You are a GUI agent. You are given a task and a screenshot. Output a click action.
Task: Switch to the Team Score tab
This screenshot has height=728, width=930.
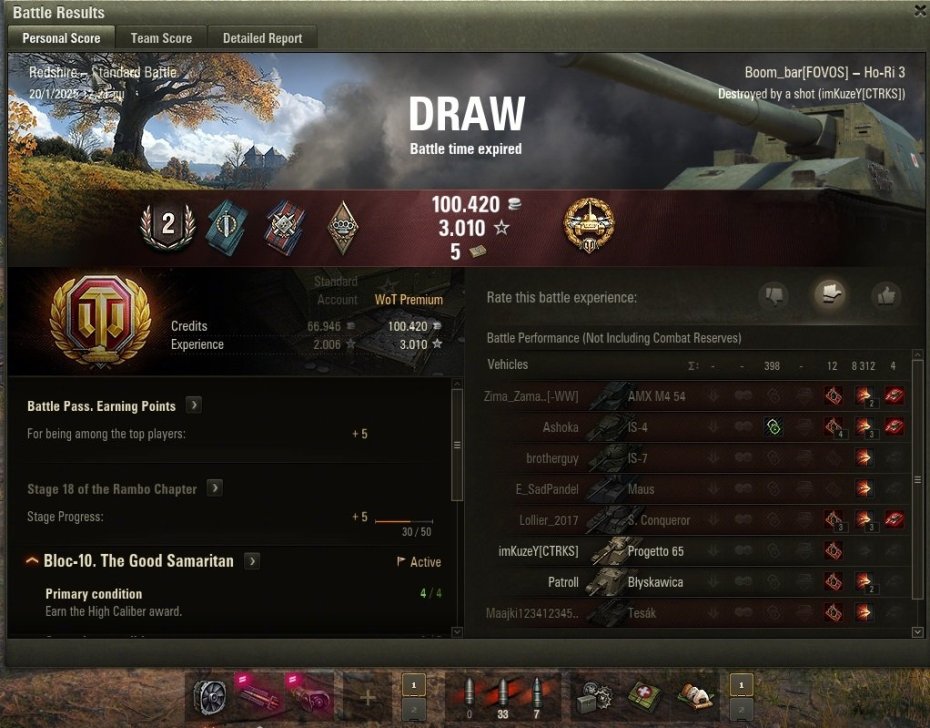pyautogui.click(x=161, y=38)
